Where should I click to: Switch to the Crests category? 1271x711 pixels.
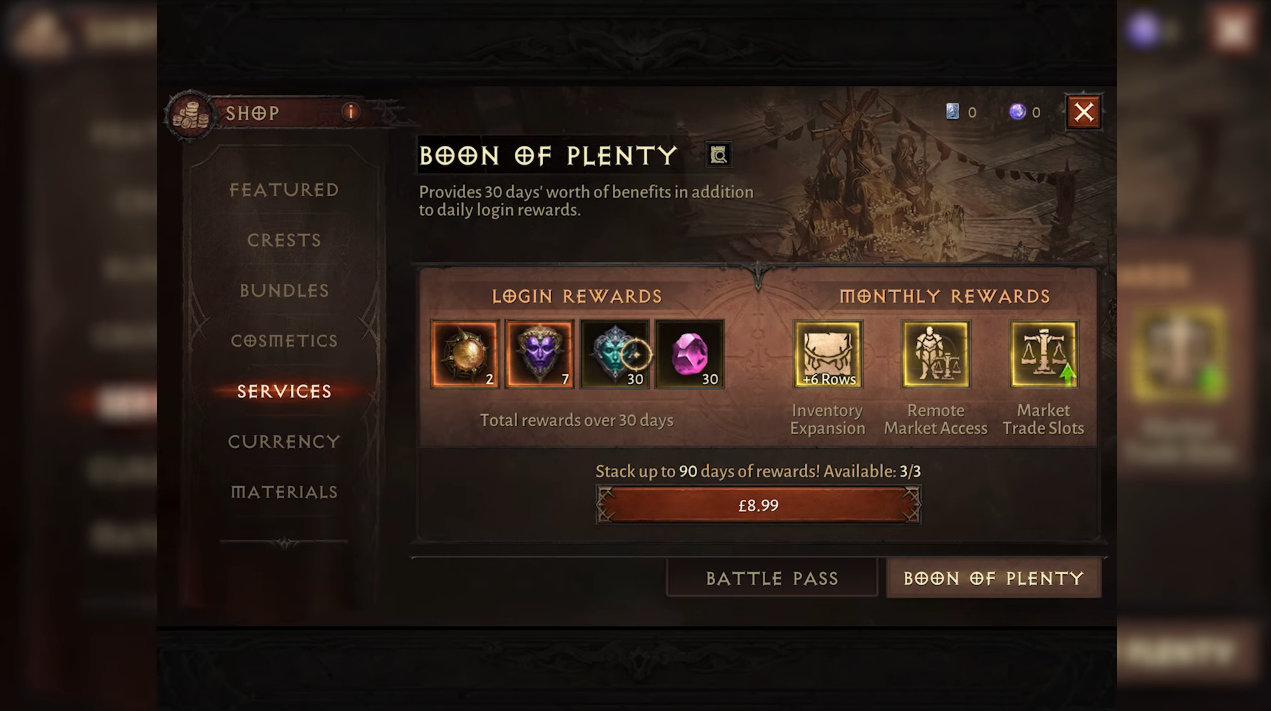[284, 240]
